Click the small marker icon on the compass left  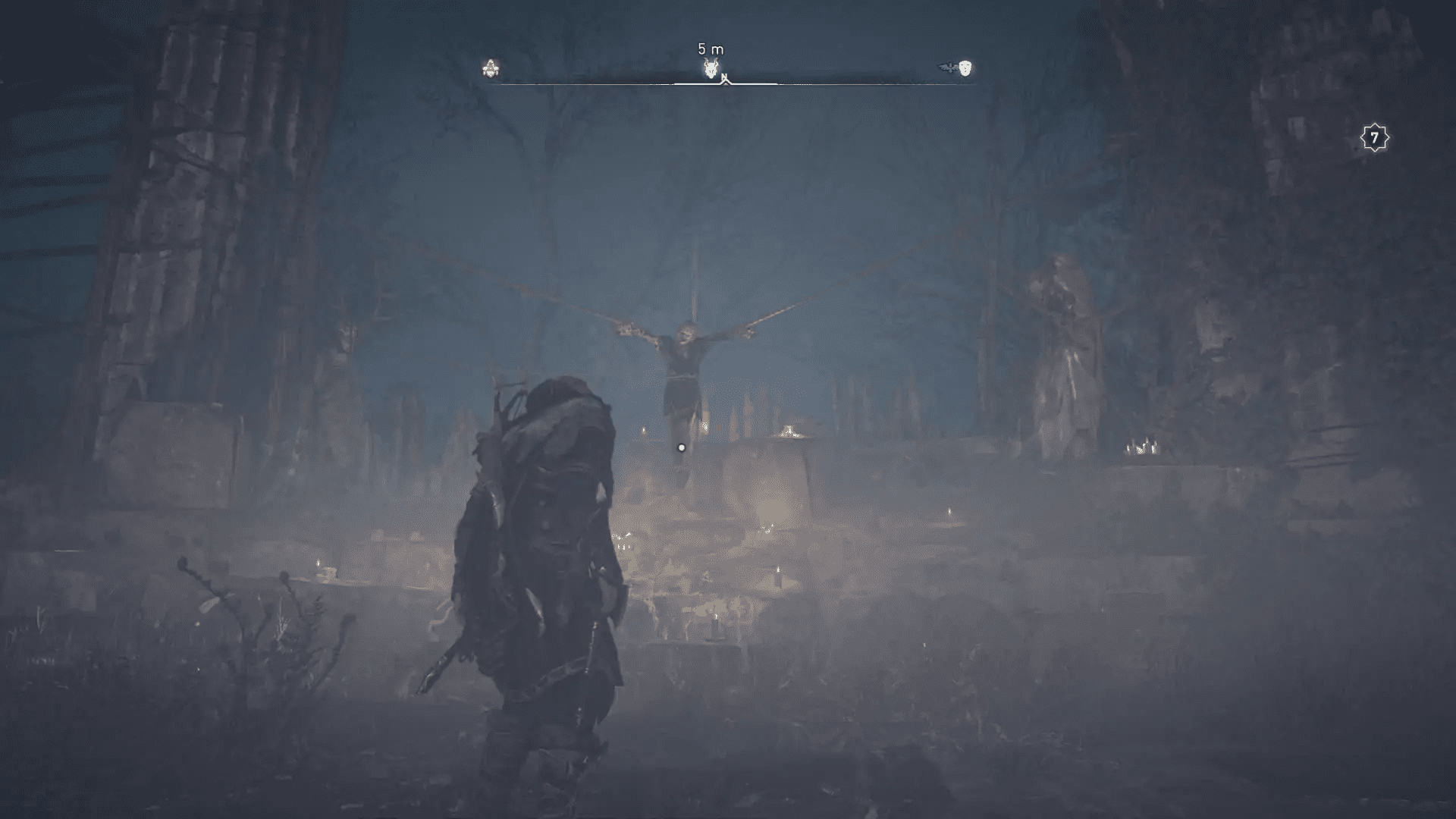(491, 70)
